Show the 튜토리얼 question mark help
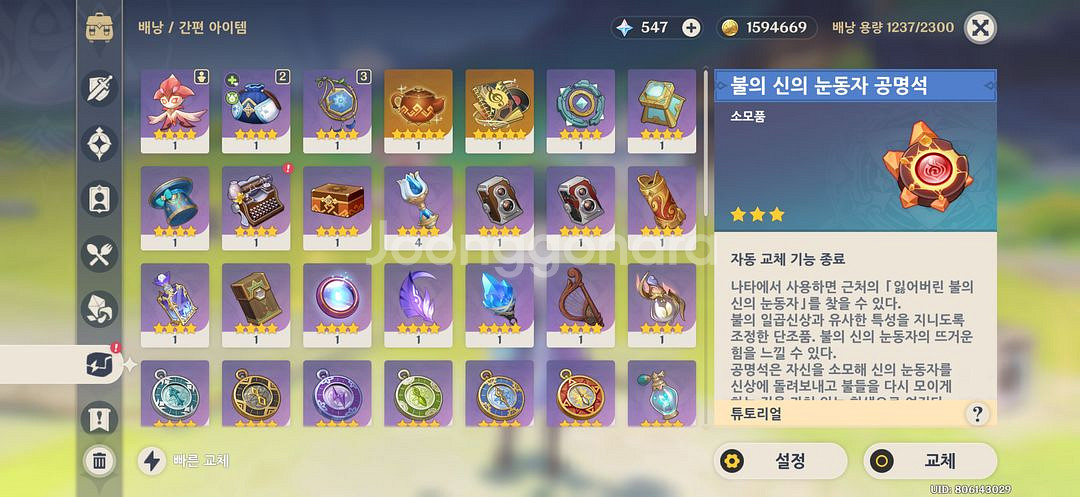The height and width of the screenshot is (497, 1080). coord(977,413)
